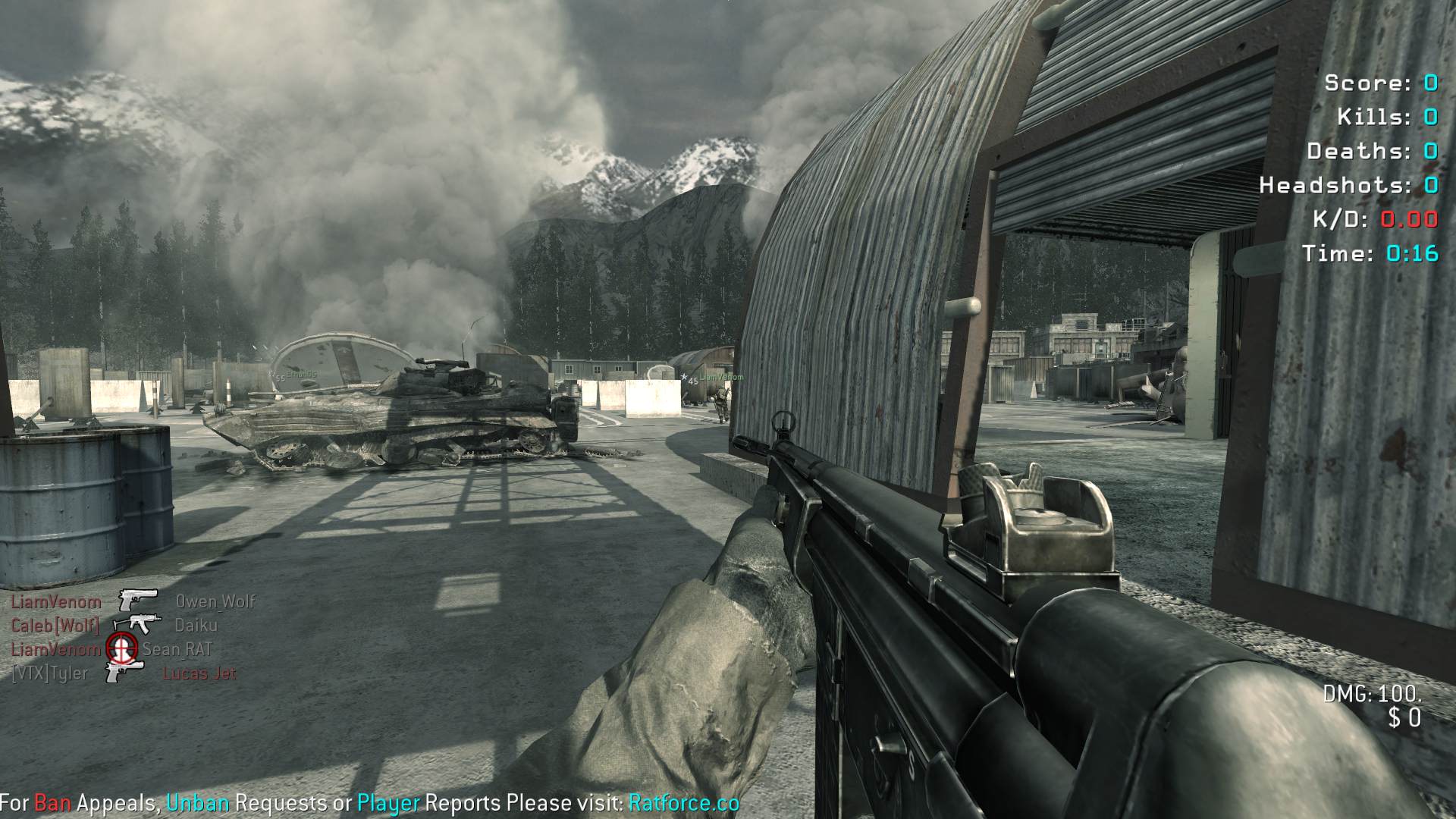Click the submachine gun kill icon beside Daiku
The width and height of the screenshot is (1456, 819).
point(137,623)
